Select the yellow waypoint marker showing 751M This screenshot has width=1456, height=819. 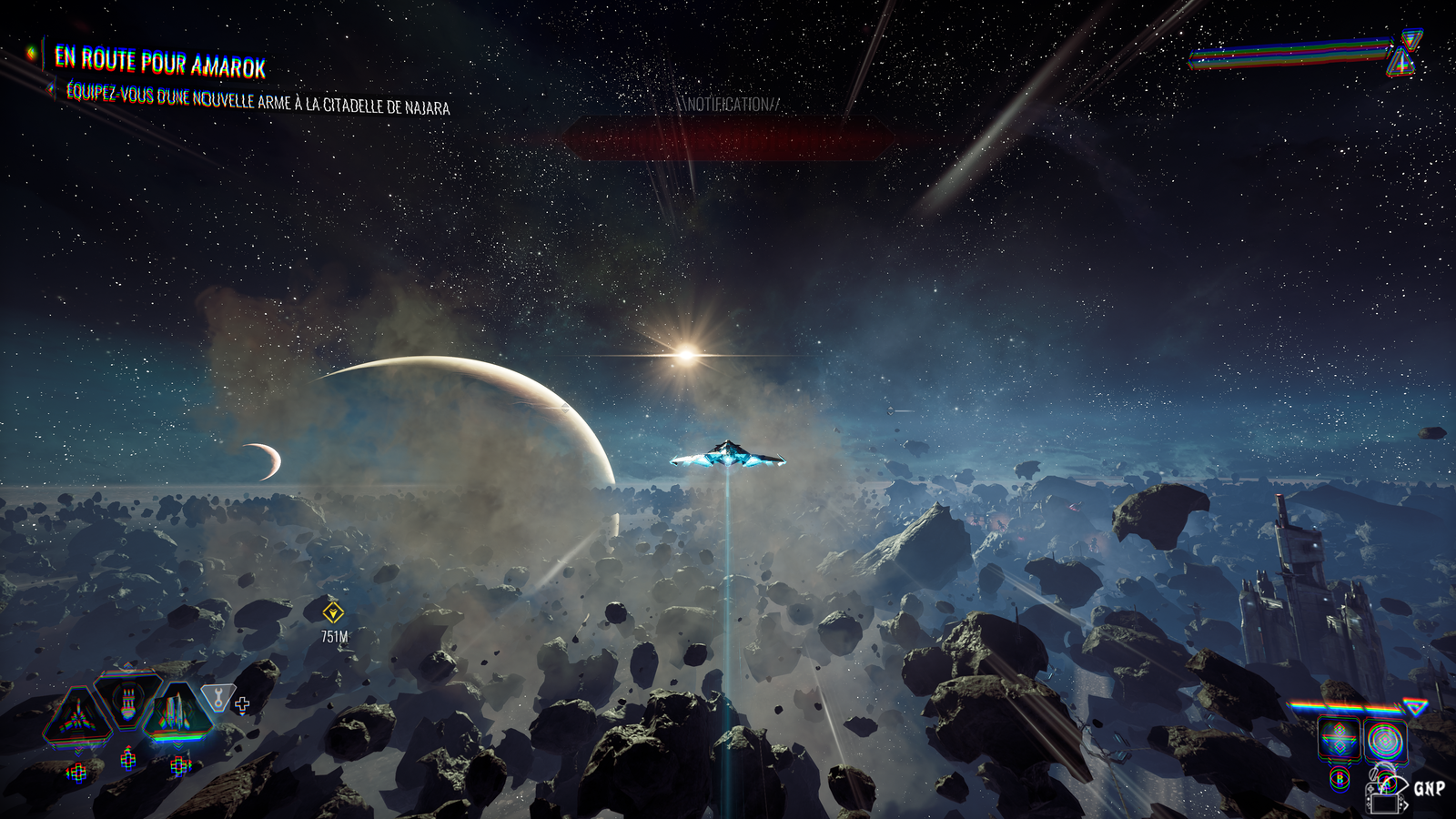pos(334,612)
